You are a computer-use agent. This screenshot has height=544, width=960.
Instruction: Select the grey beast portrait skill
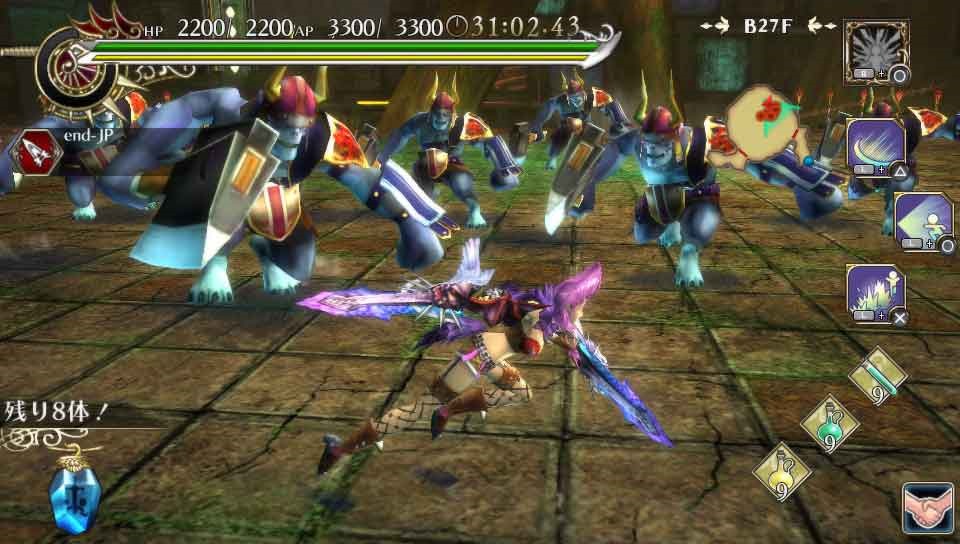876,52
